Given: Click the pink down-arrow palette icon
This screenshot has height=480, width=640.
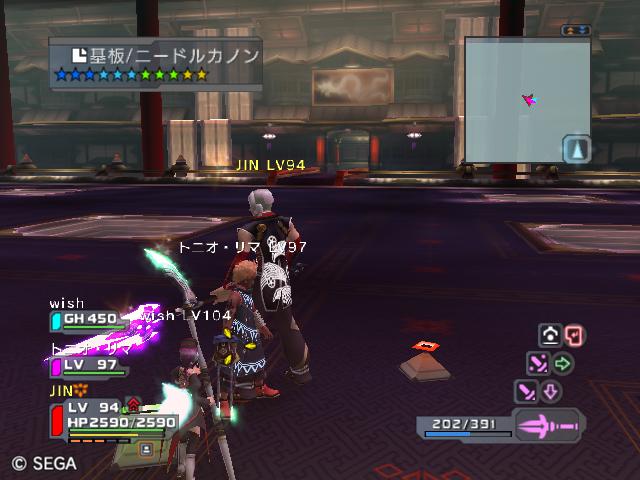Looking at the screenshot, I should 551,391.
